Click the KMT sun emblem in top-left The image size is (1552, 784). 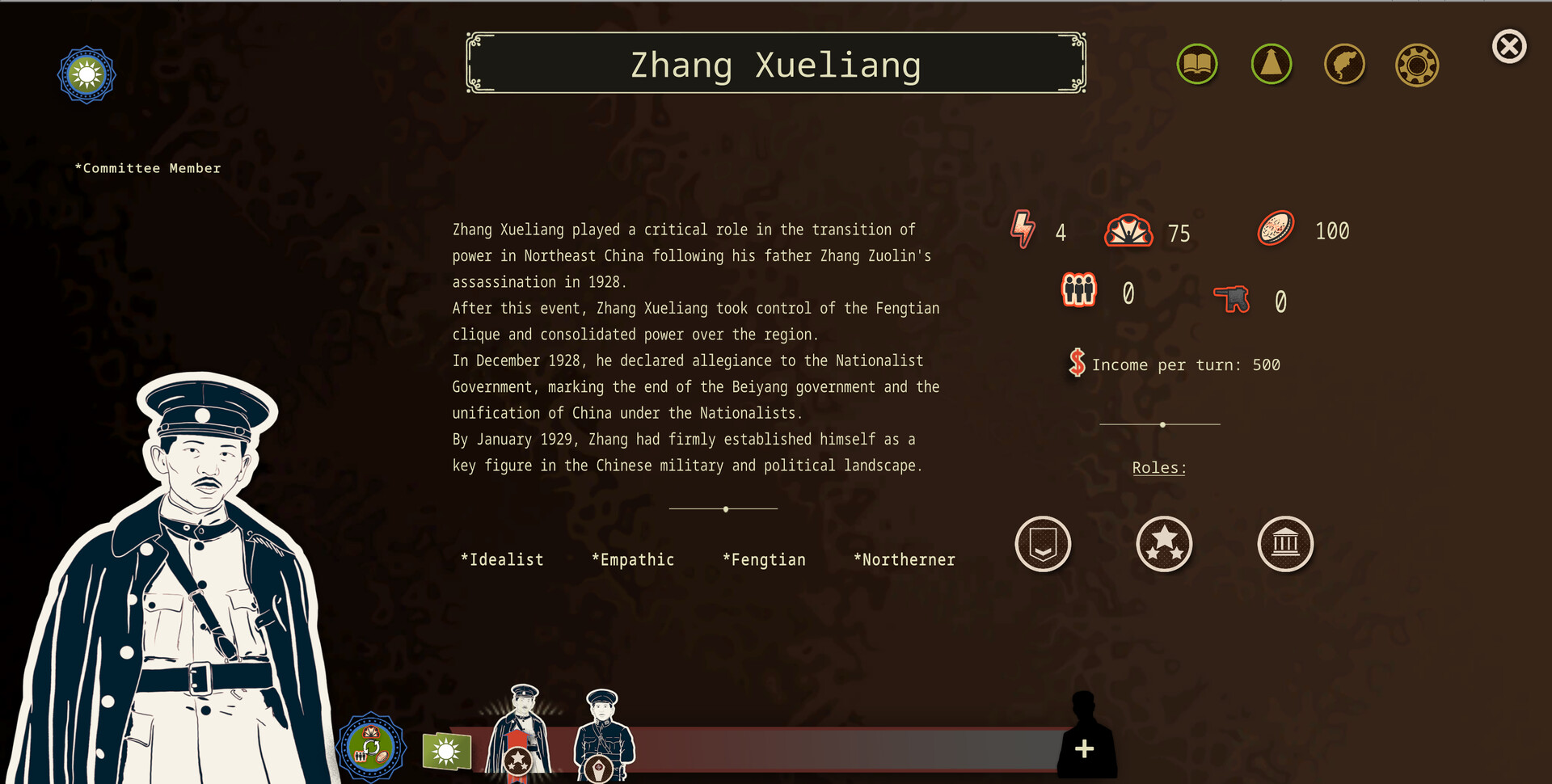point(86,74)
